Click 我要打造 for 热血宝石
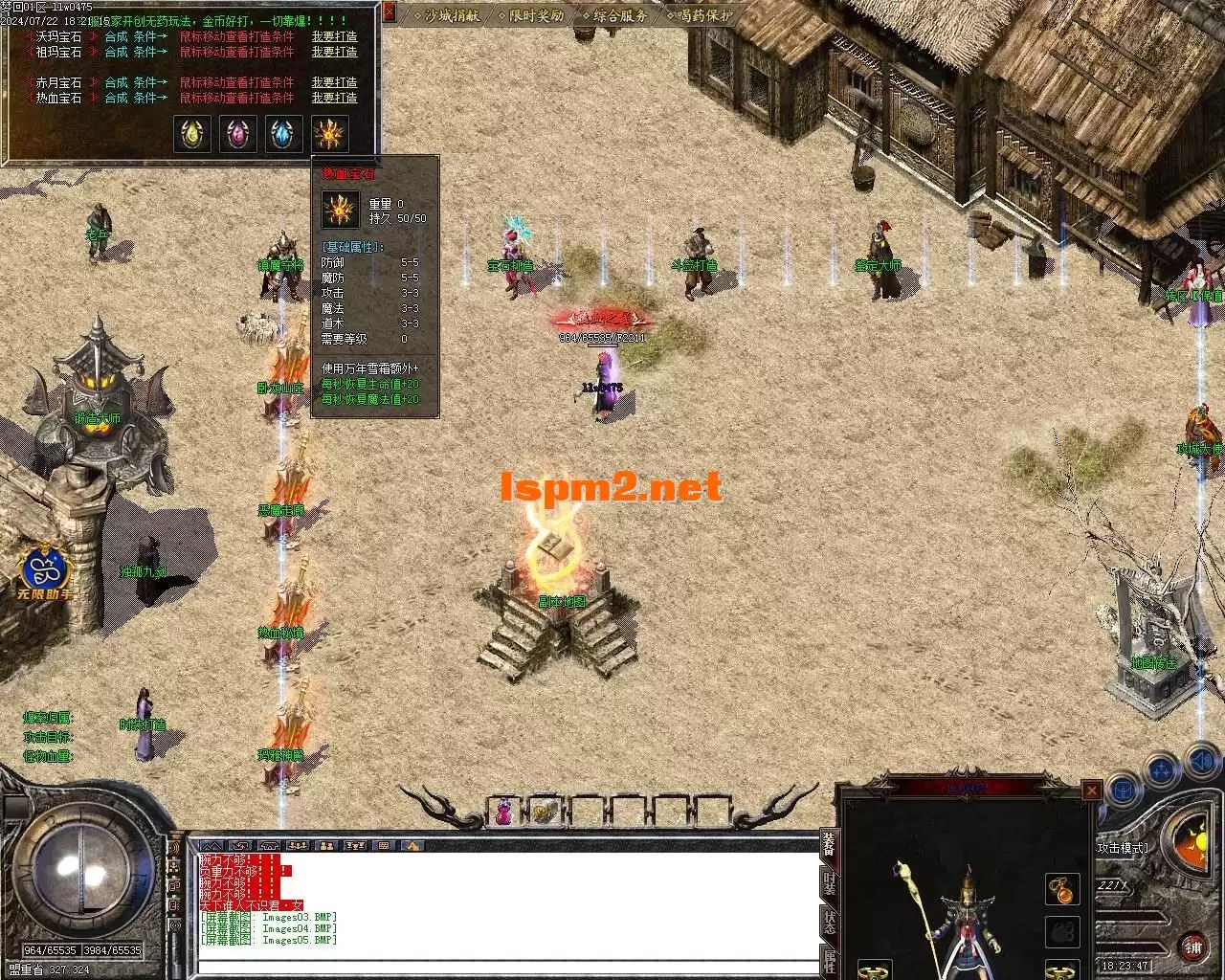This screenshot has height=980, width=1225. coord(334,98)
